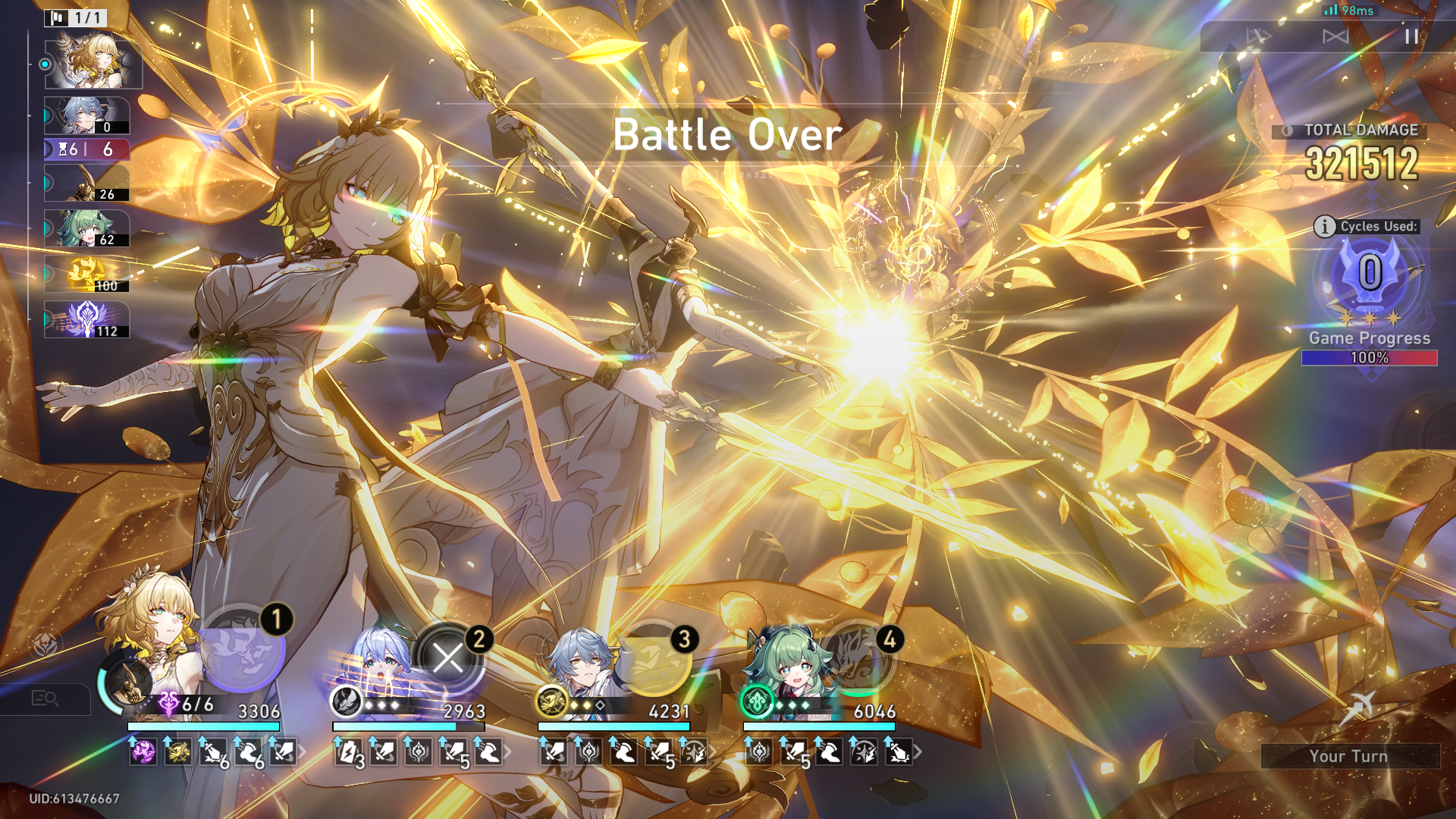Select the green-haired turn-order entry, 62

tap(87, 229)
